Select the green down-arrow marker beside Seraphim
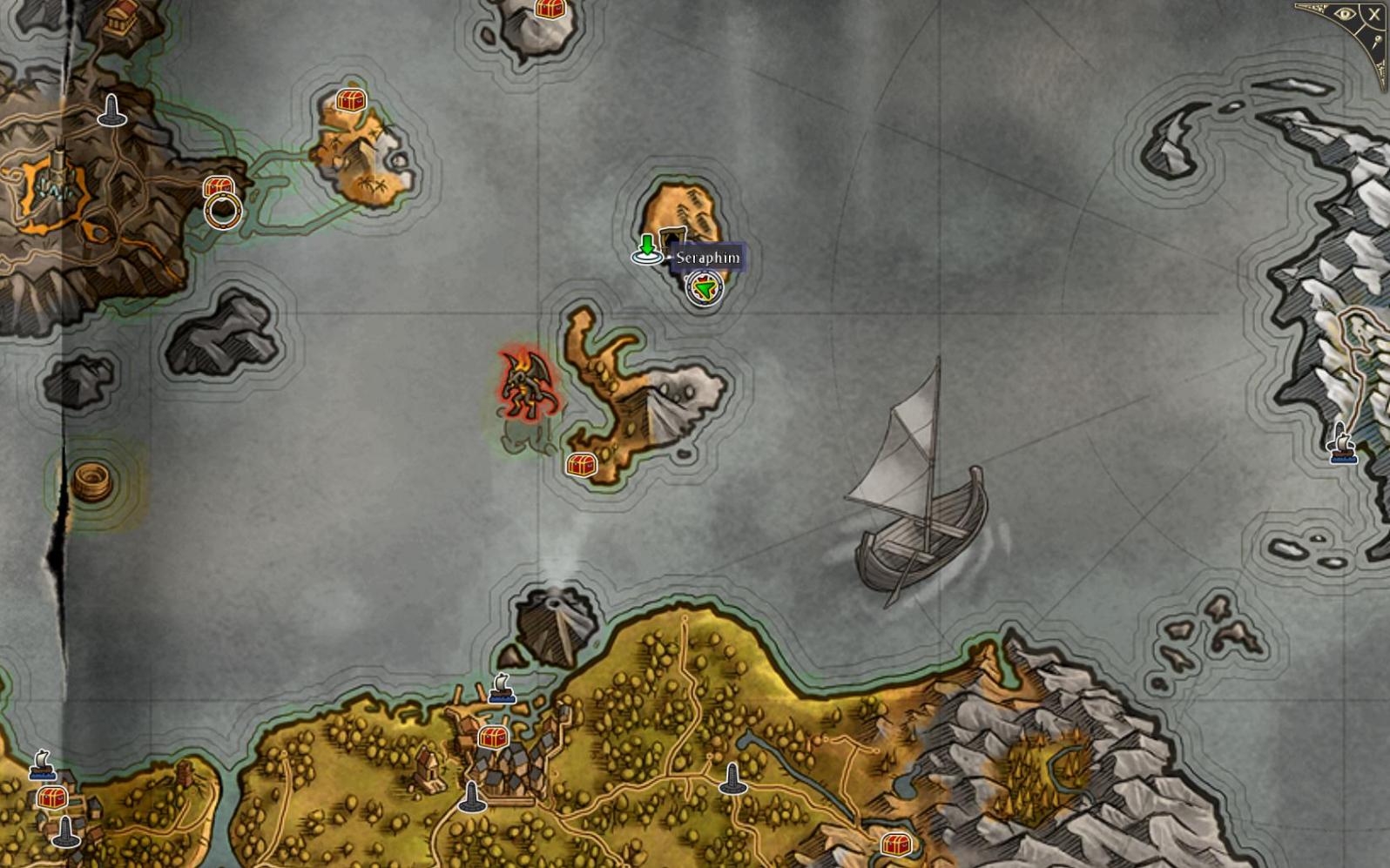This screenshot has width=1390, height=868. [x=646, y=249]
